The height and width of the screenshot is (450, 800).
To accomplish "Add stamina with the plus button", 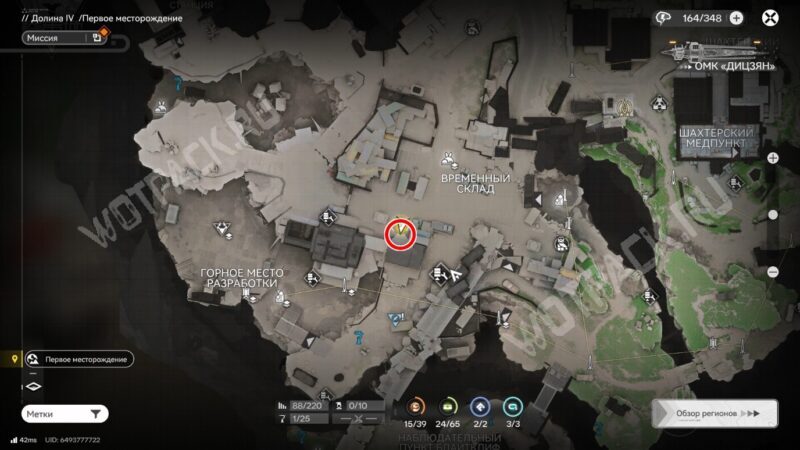I will [x=736, y=17].
